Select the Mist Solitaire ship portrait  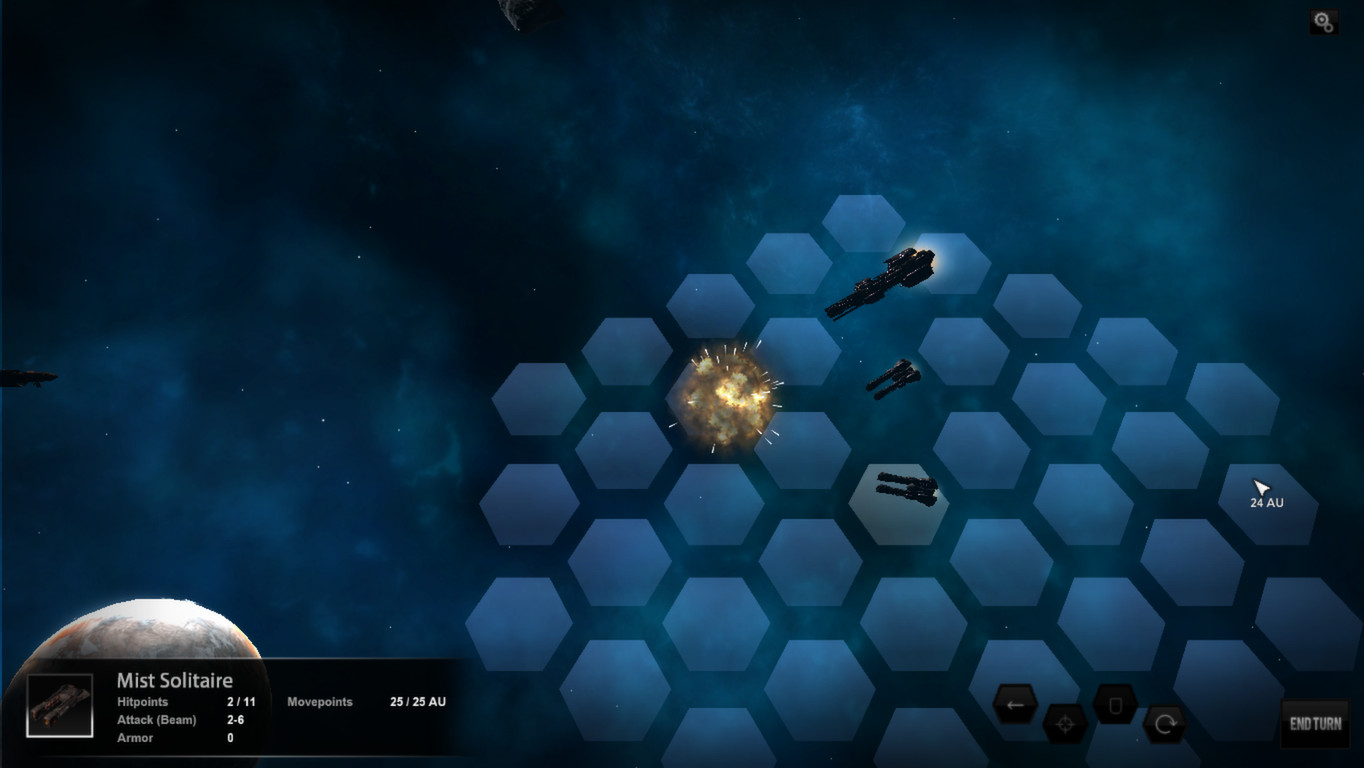(x=60, y=705)
